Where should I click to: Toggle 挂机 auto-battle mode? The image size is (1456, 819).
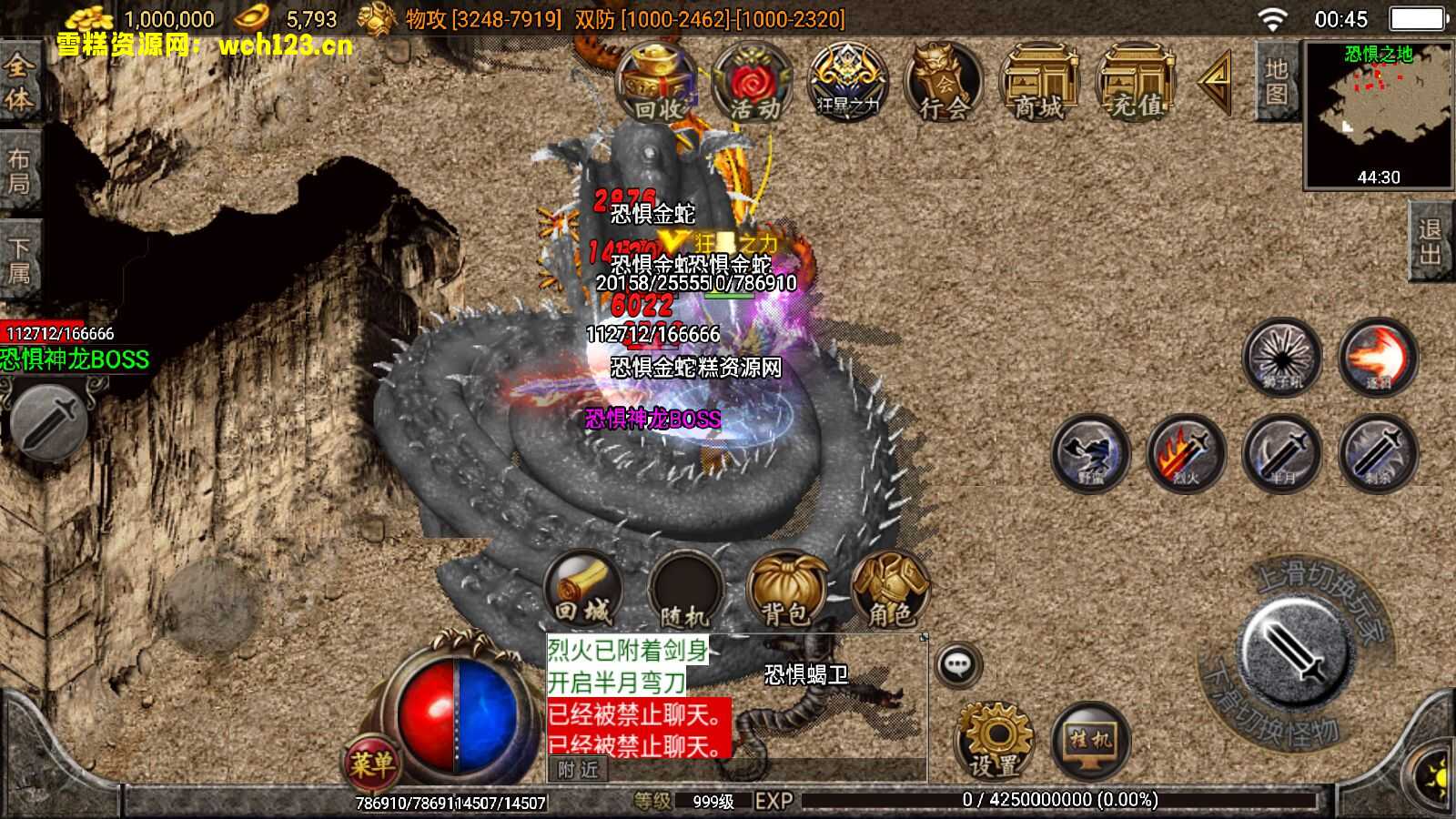coord(1090,741)
